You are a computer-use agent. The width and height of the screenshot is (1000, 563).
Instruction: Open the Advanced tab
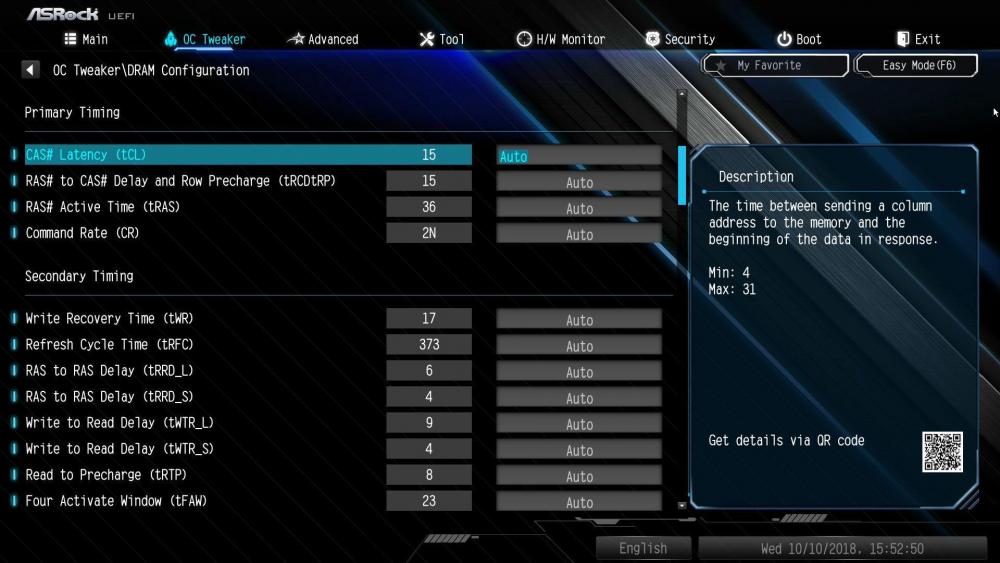pos(323,39)
